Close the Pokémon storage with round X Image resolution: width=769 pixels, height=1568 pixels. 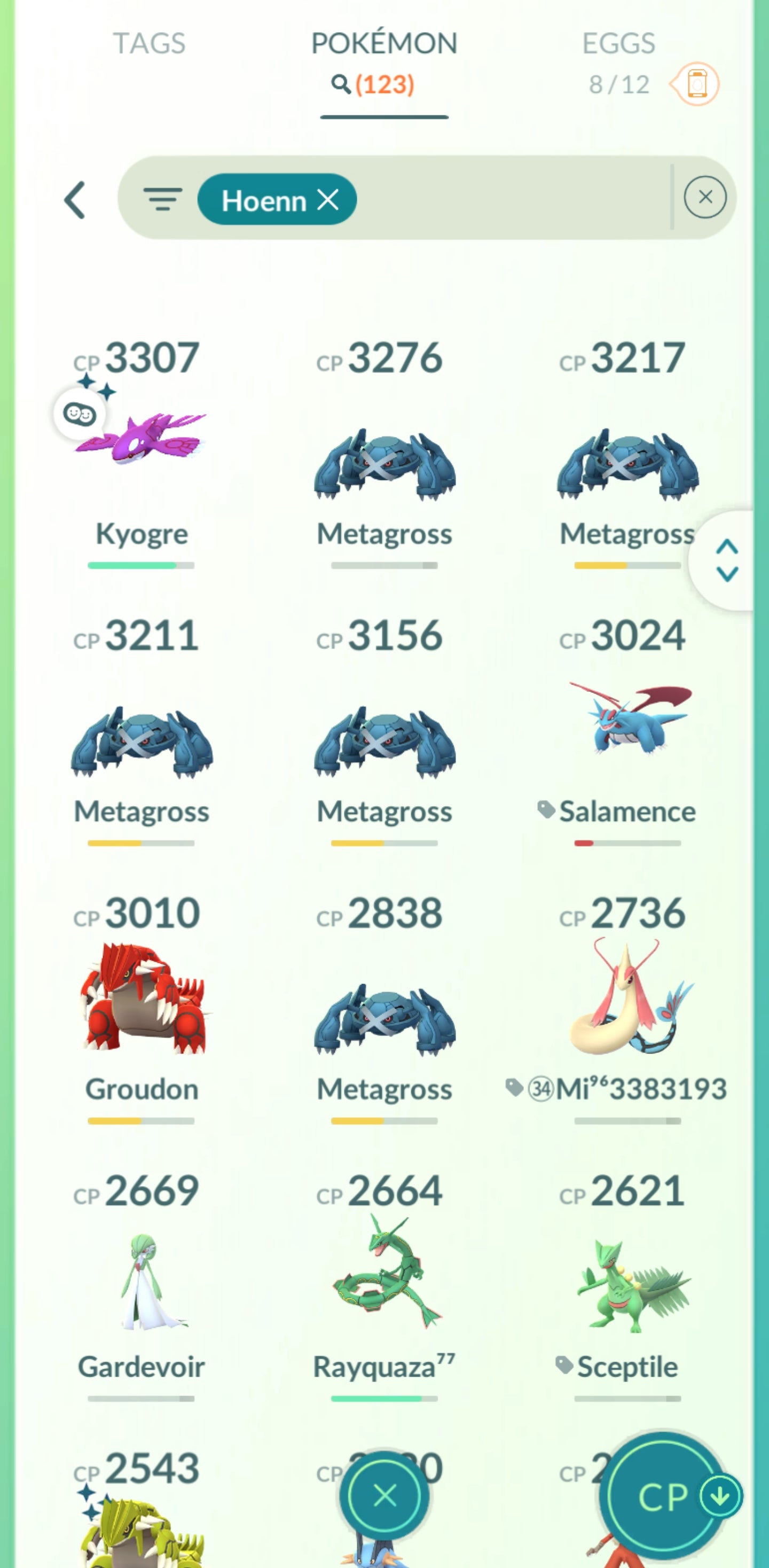coord(384,1495)
